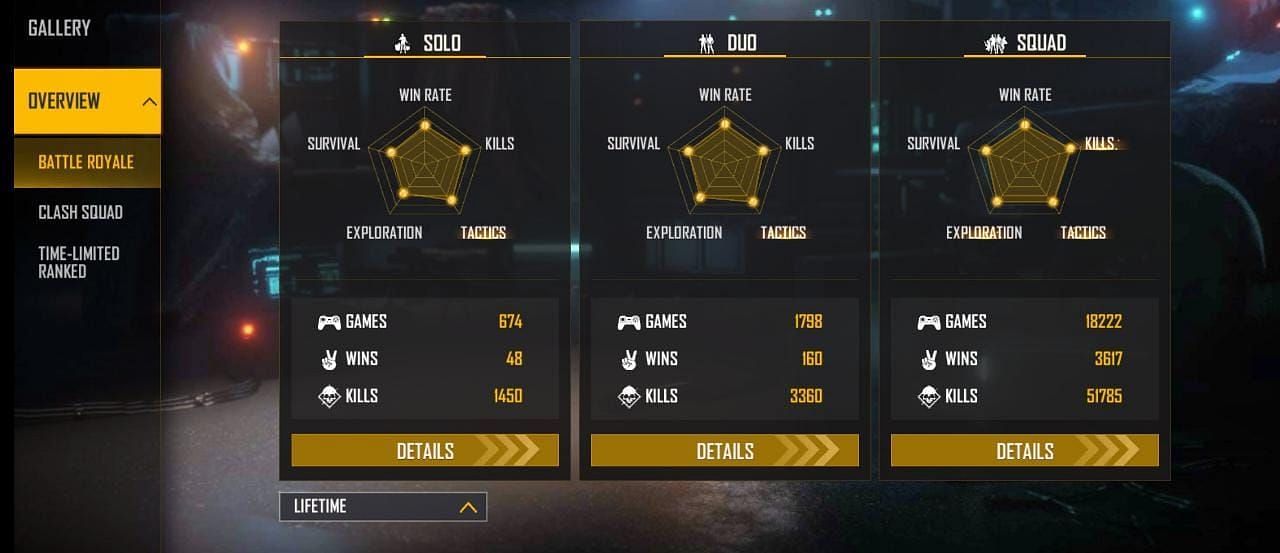View Solo mode details
Image resolution: width=1280 pixels, height=553 pixels.
coord(425,451)
